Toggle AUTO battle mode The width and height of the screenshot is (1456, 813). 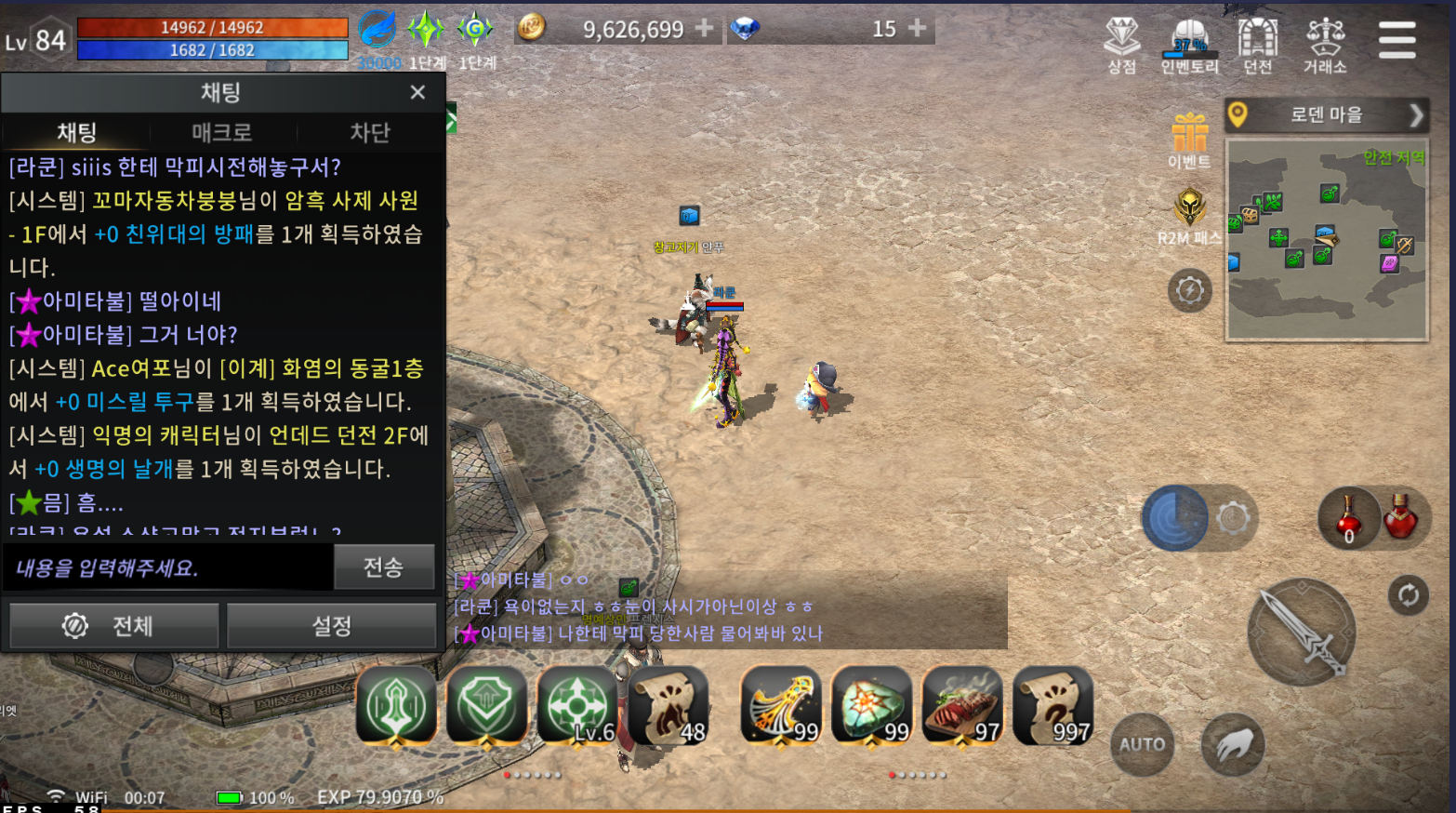(1142, 744)
